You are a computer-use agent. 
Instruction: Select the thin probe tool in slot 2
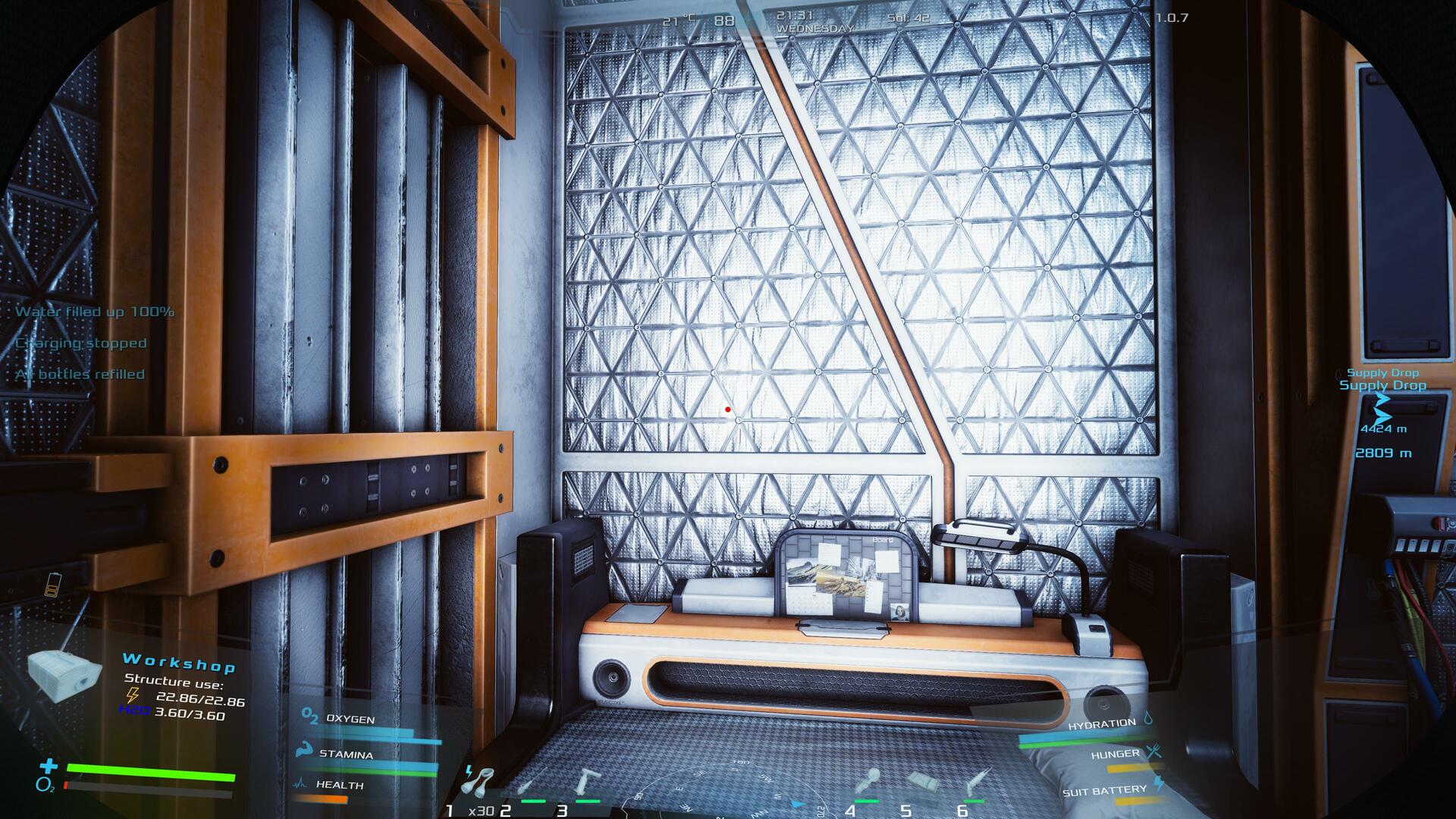(x=526, y=784)
